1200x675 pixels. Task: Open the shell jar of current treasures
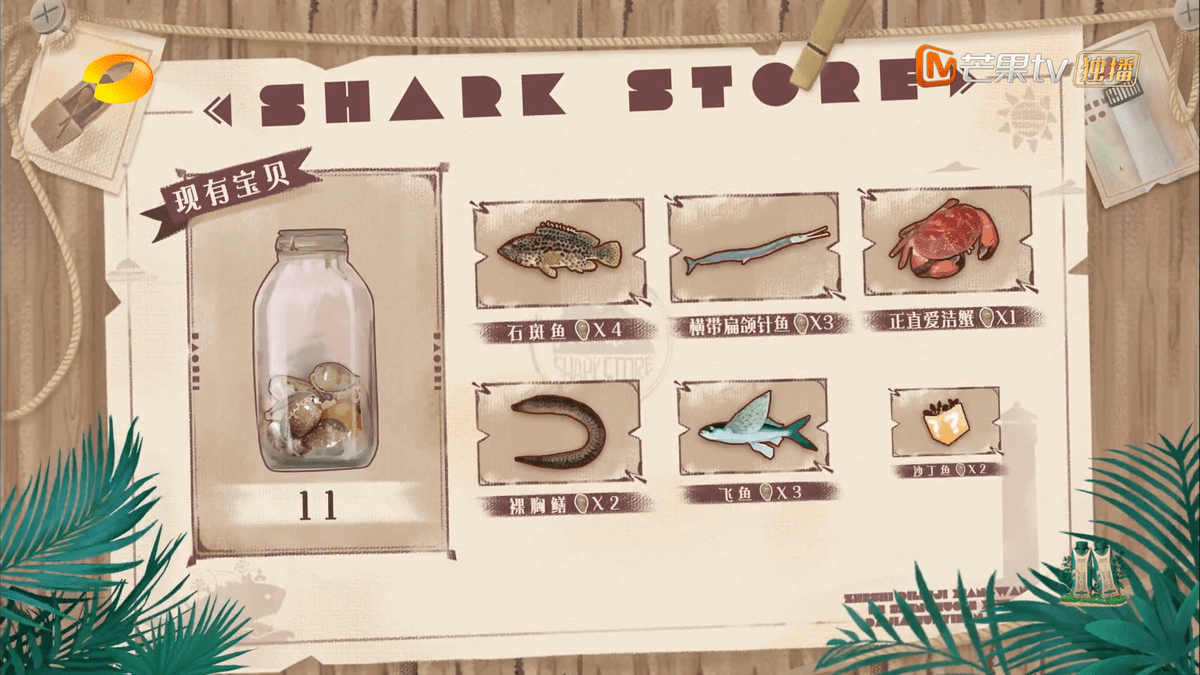point(314,352)
